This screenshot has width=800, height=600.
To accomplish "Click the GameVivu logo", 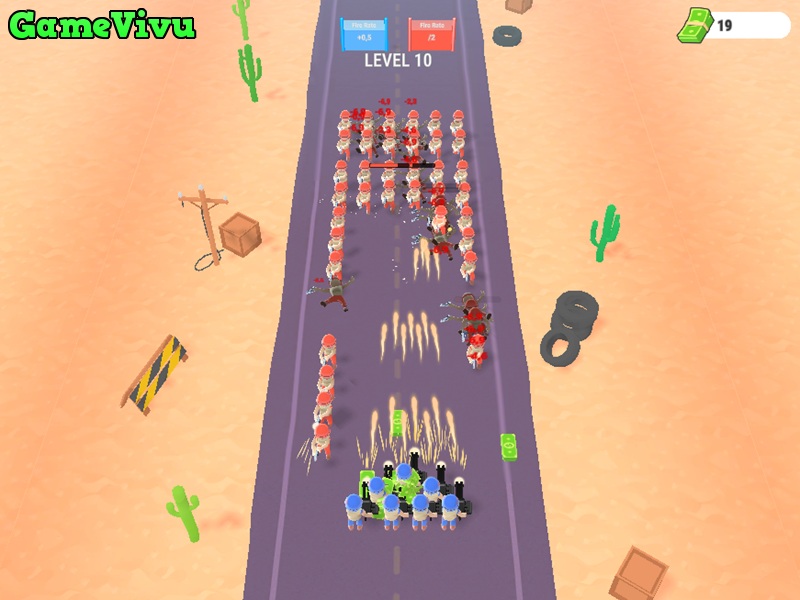I will tap(102, 26).
